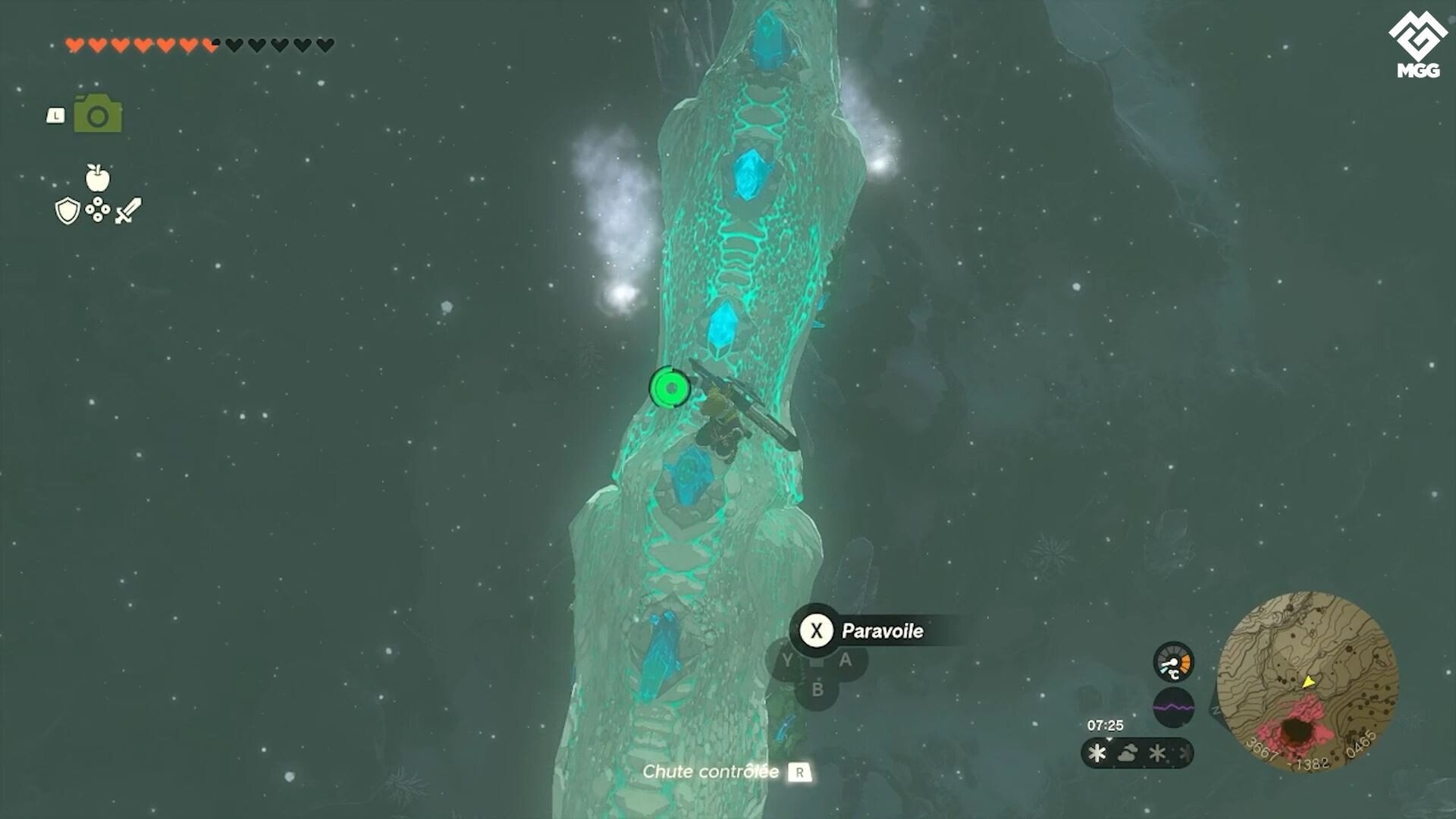The width and height of the screenshot is (1456, 819).
Task: Open the apple quick-item shortcut
Action: coord(98,178)
